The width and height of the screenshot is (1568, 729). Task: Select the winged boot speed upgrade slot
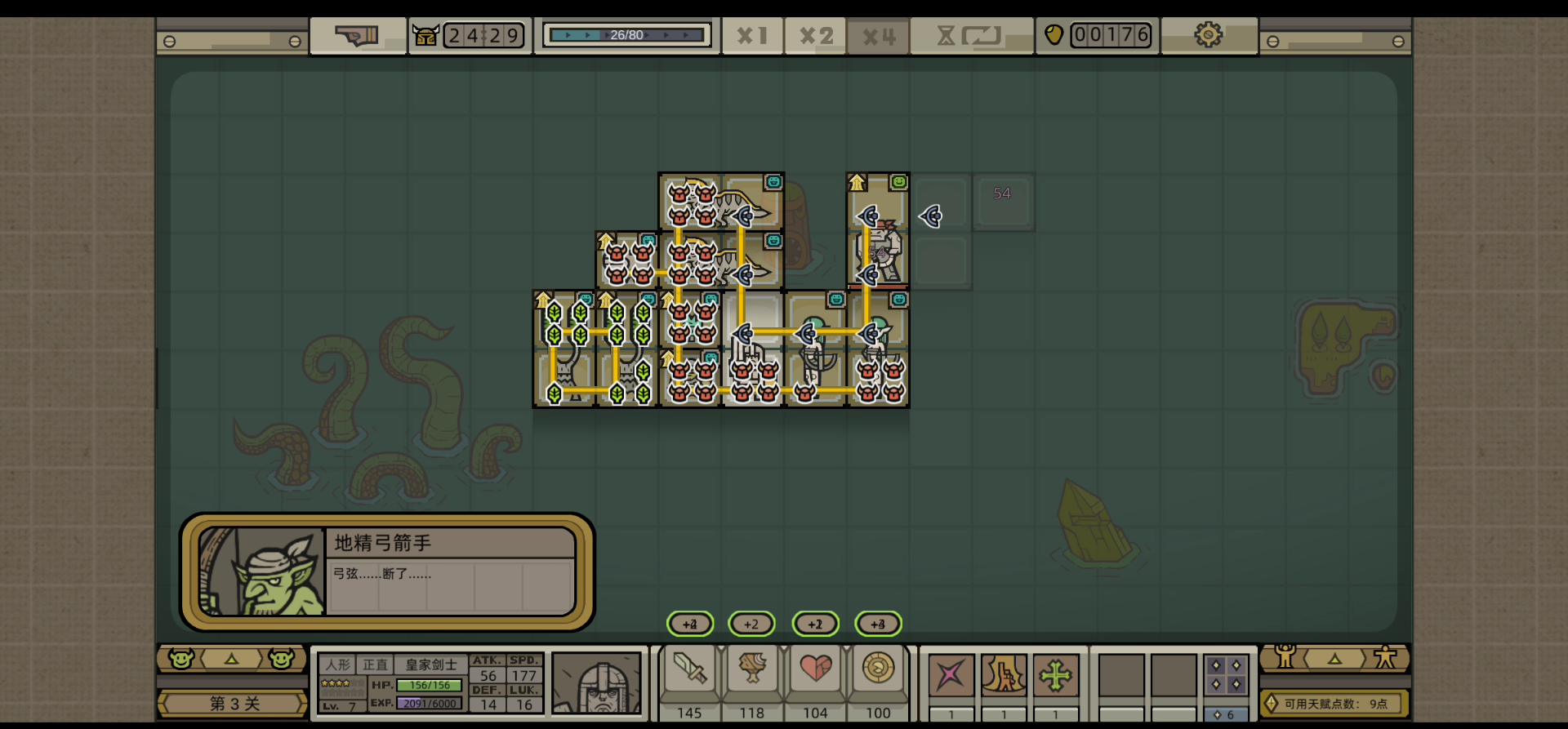pyautogui.click(x=752, y=671)
